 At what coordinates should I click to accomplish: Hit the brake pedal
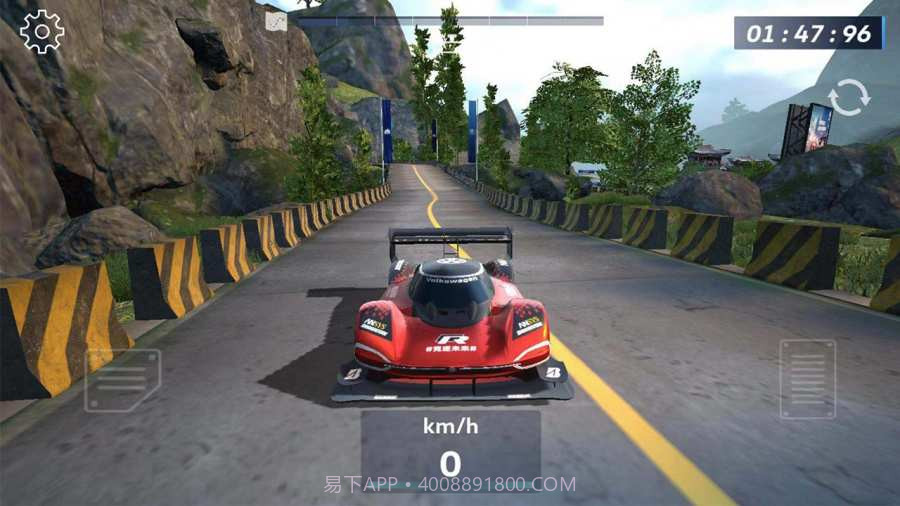point(122,380)
